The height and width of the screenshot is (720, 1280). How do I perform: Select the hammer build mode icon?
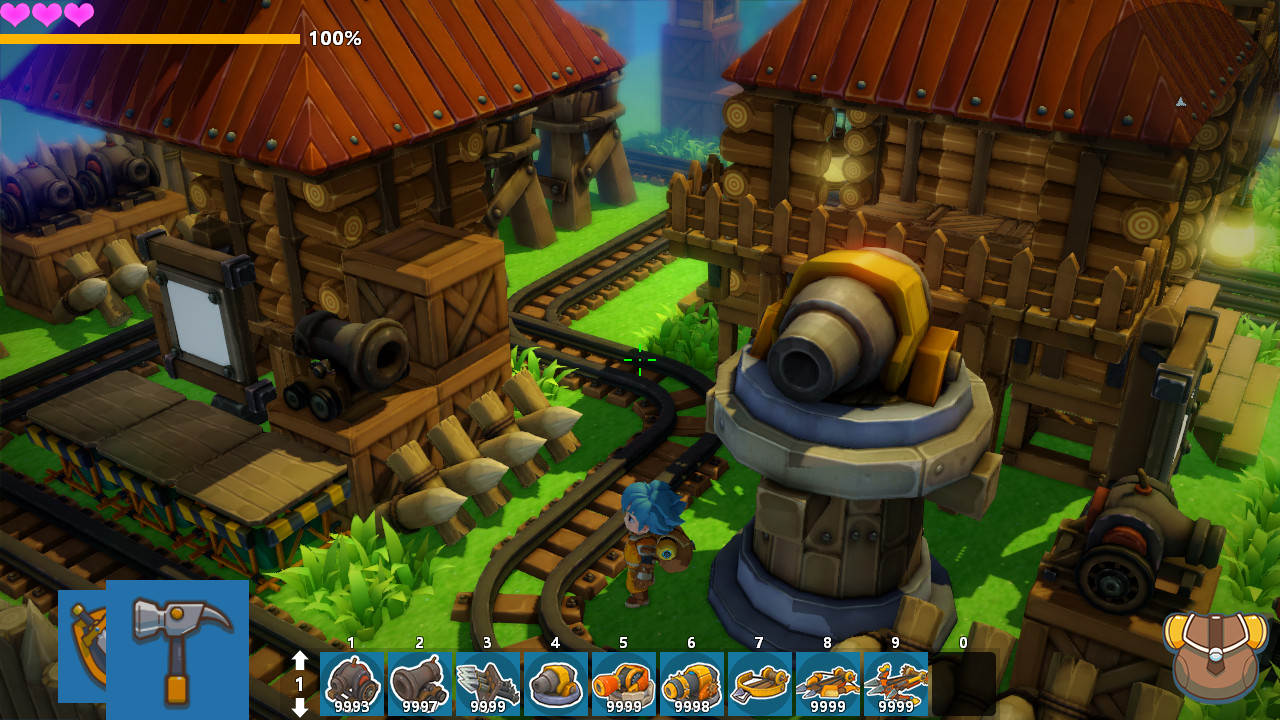tap(178, 649)
